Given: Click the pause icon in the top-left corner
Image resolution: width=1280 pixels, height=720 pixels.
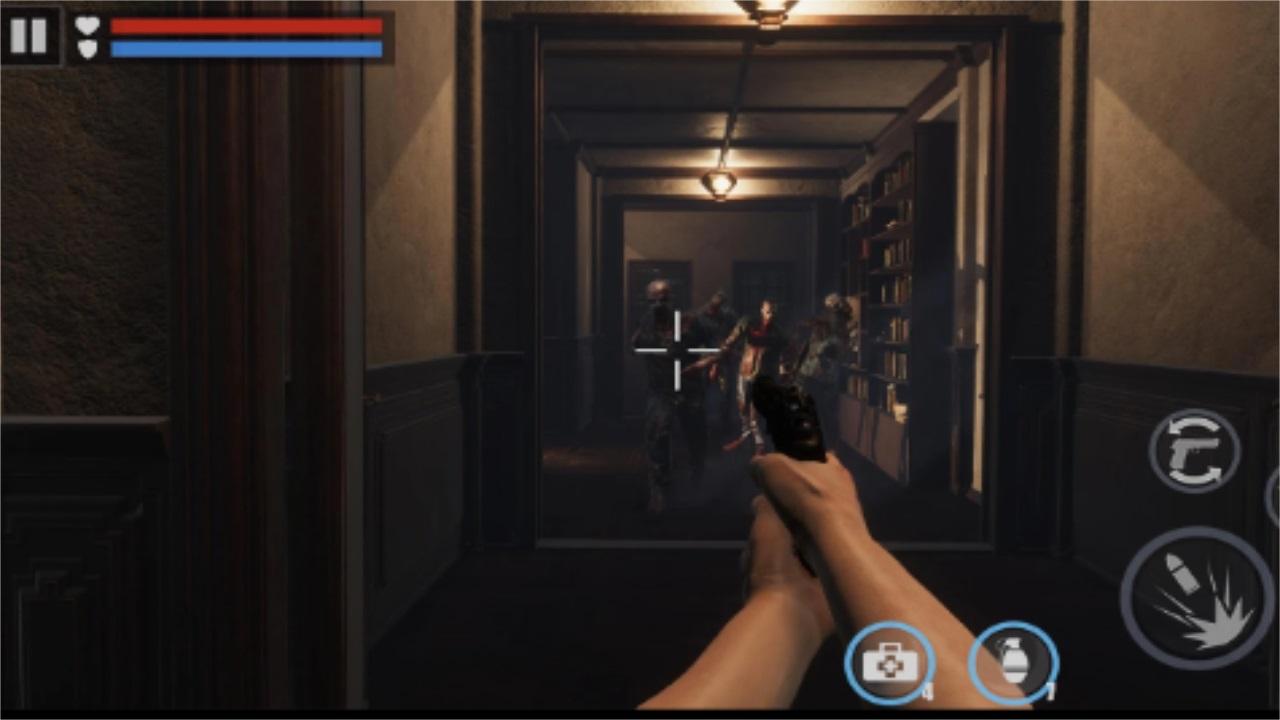Looking at the screenshot, I should point(29,37).
